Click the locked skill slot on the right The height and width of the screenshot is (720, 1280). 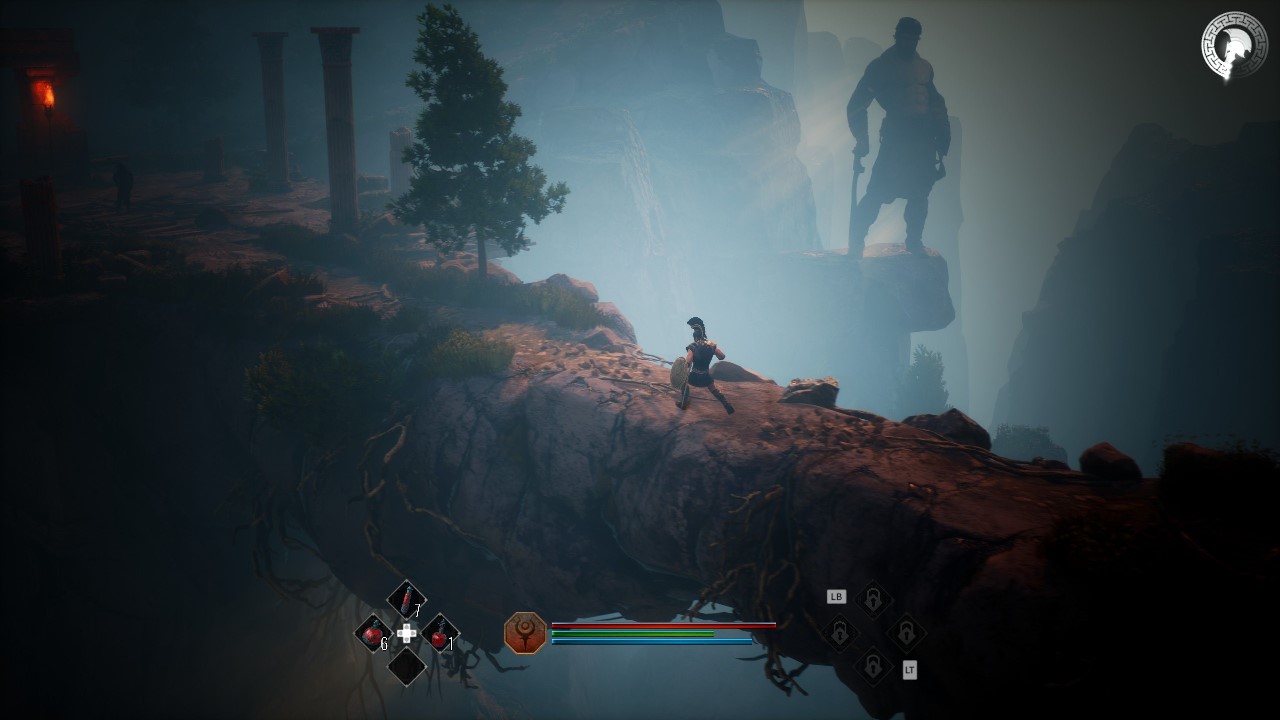click(x=906, y=633)
